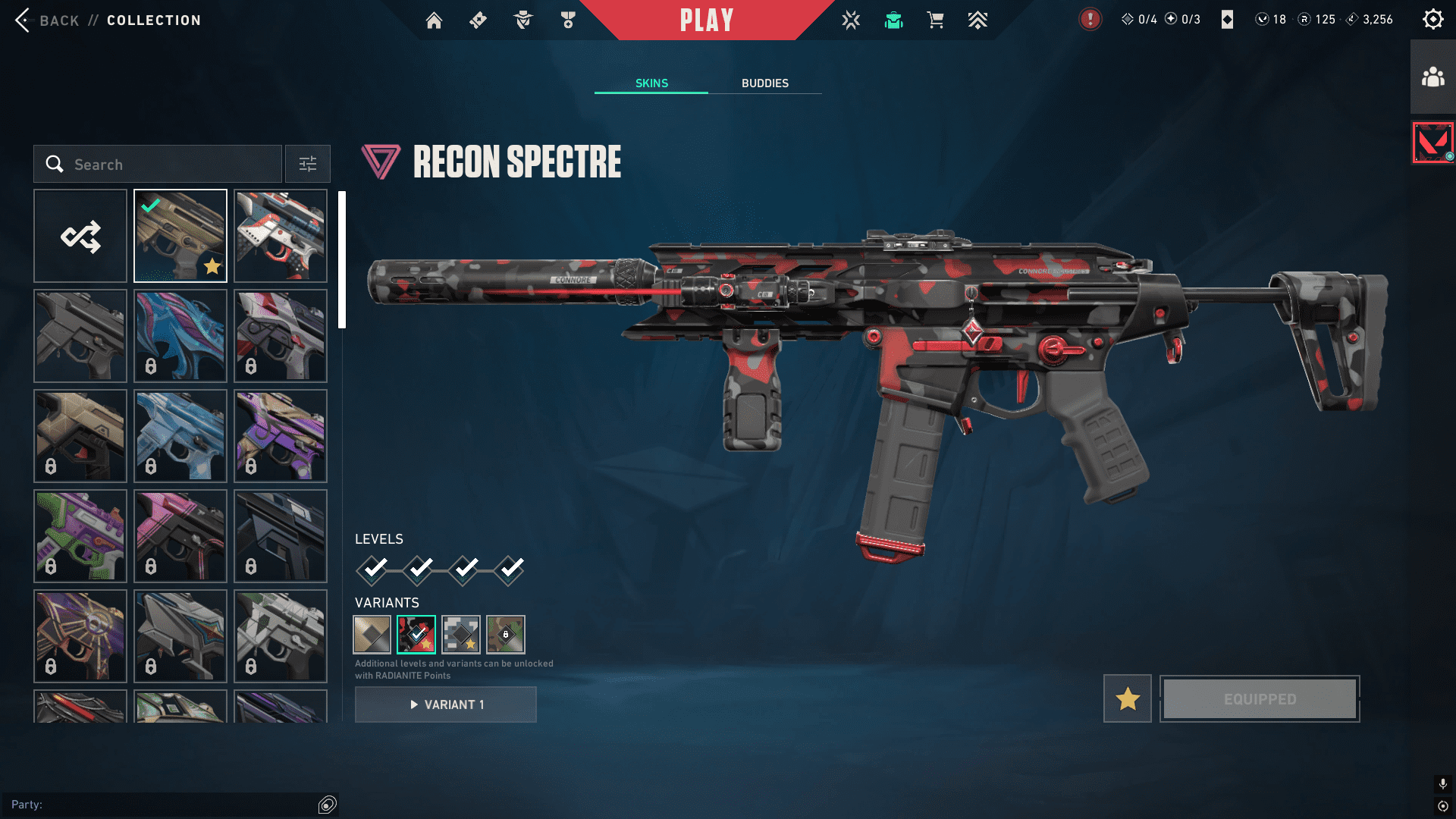Image resolution: width=1456 pixels, height=819 pixels.
Task: Open the skin filter options
Action: point(308,165)
